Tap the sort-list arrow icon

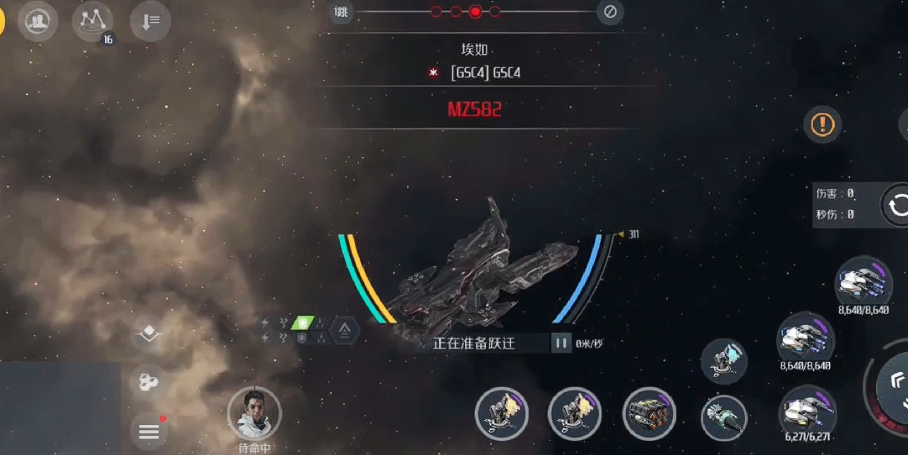pos(150,21)
